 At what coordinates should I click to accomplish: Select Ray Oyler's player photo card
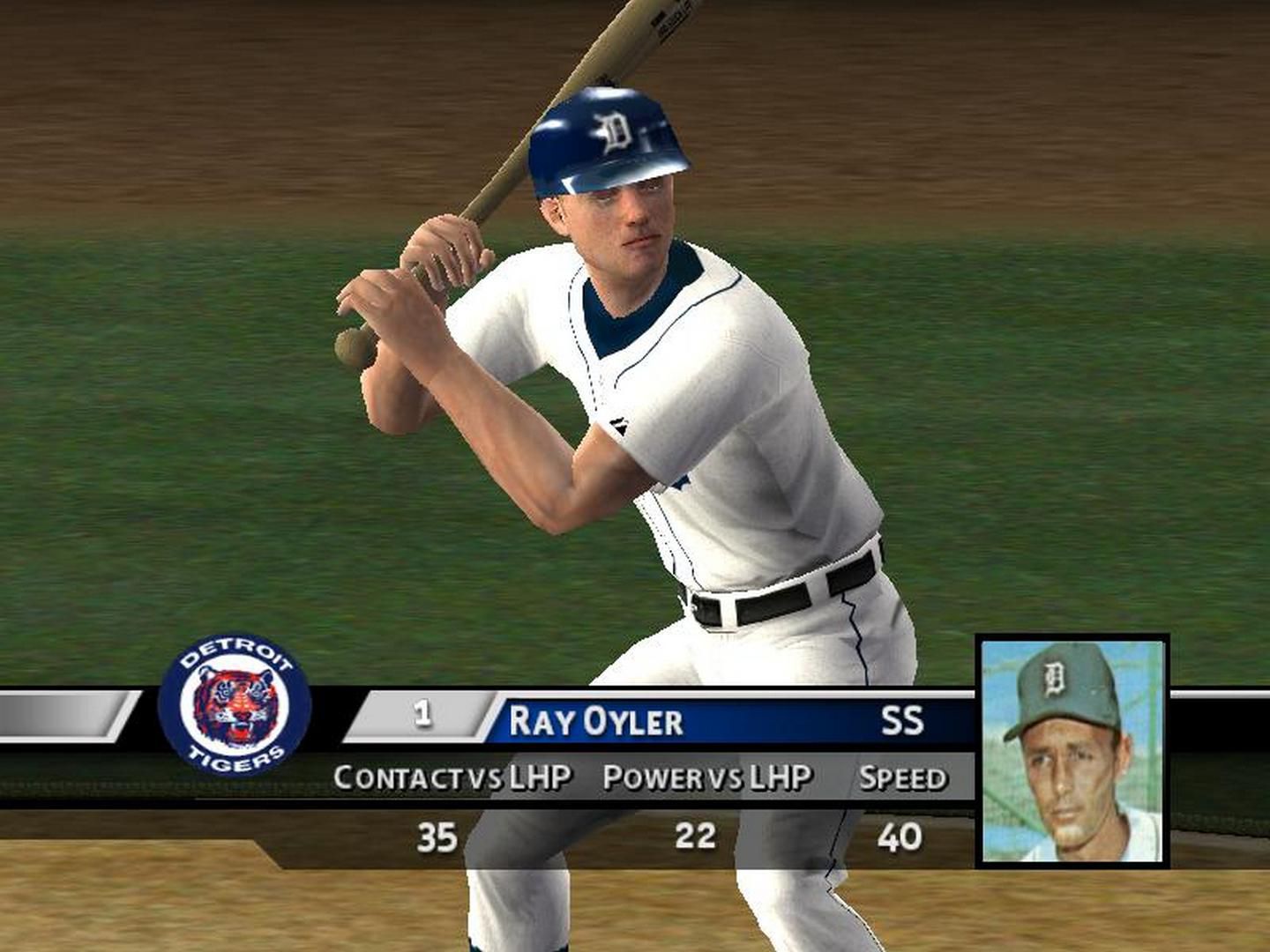coord(1072,751)
